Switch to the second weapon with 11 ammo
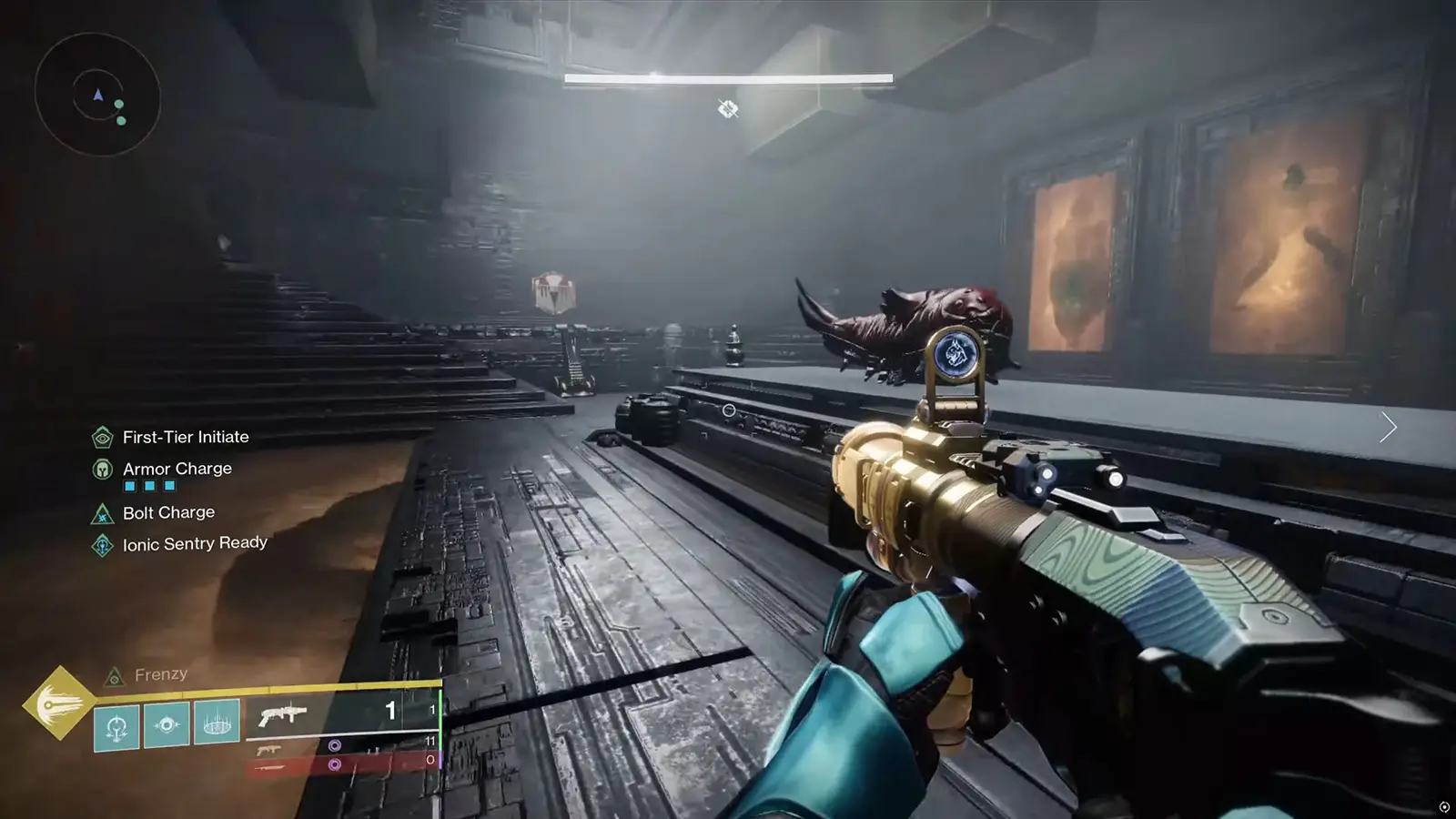The image size is (1456, 819). click(341, 746)
